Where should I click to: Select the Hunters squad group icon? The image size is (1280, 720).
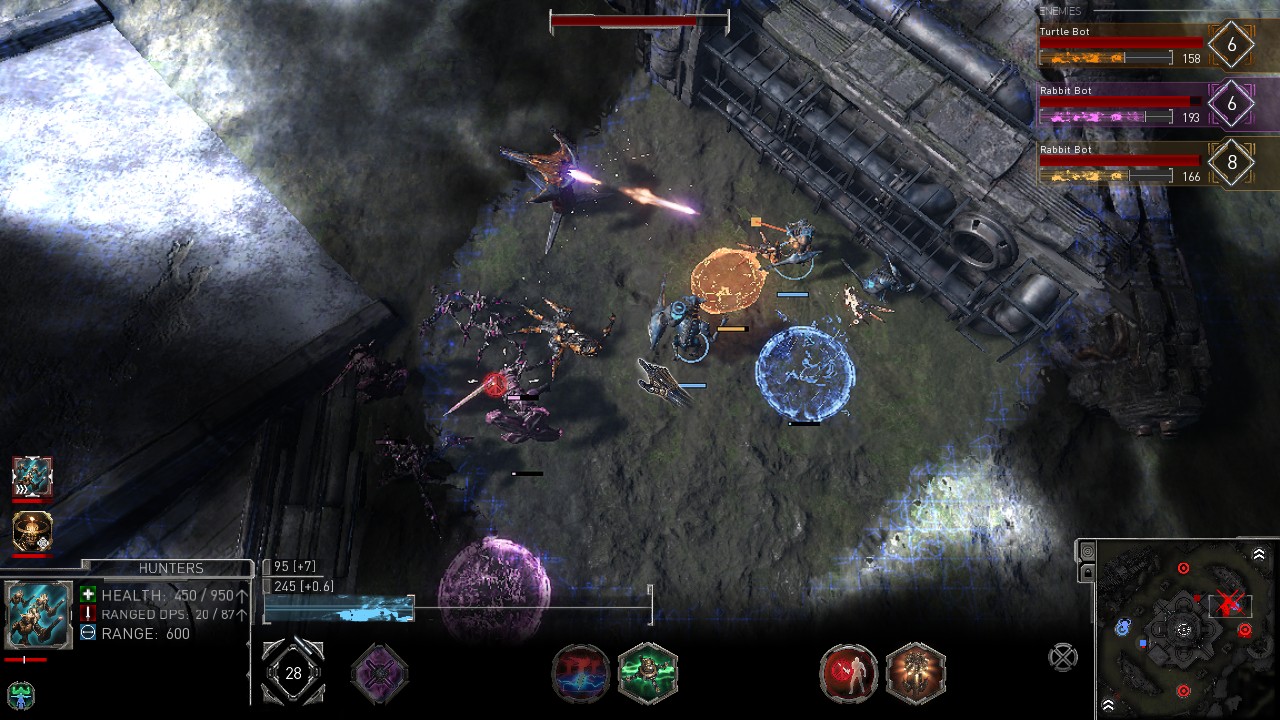coord(32,477)
